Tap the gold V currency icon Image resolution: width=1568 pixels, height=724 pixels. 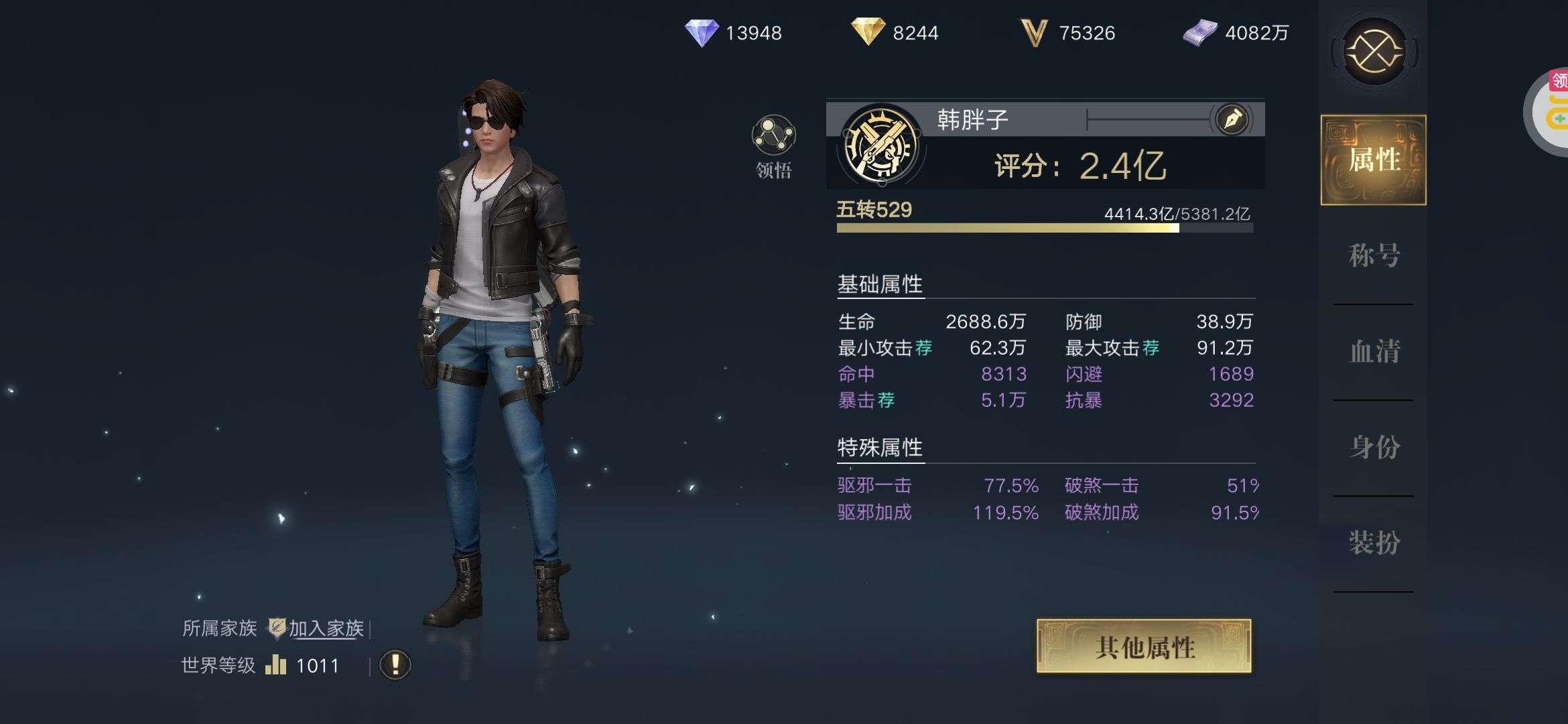tap(1033, 32)
